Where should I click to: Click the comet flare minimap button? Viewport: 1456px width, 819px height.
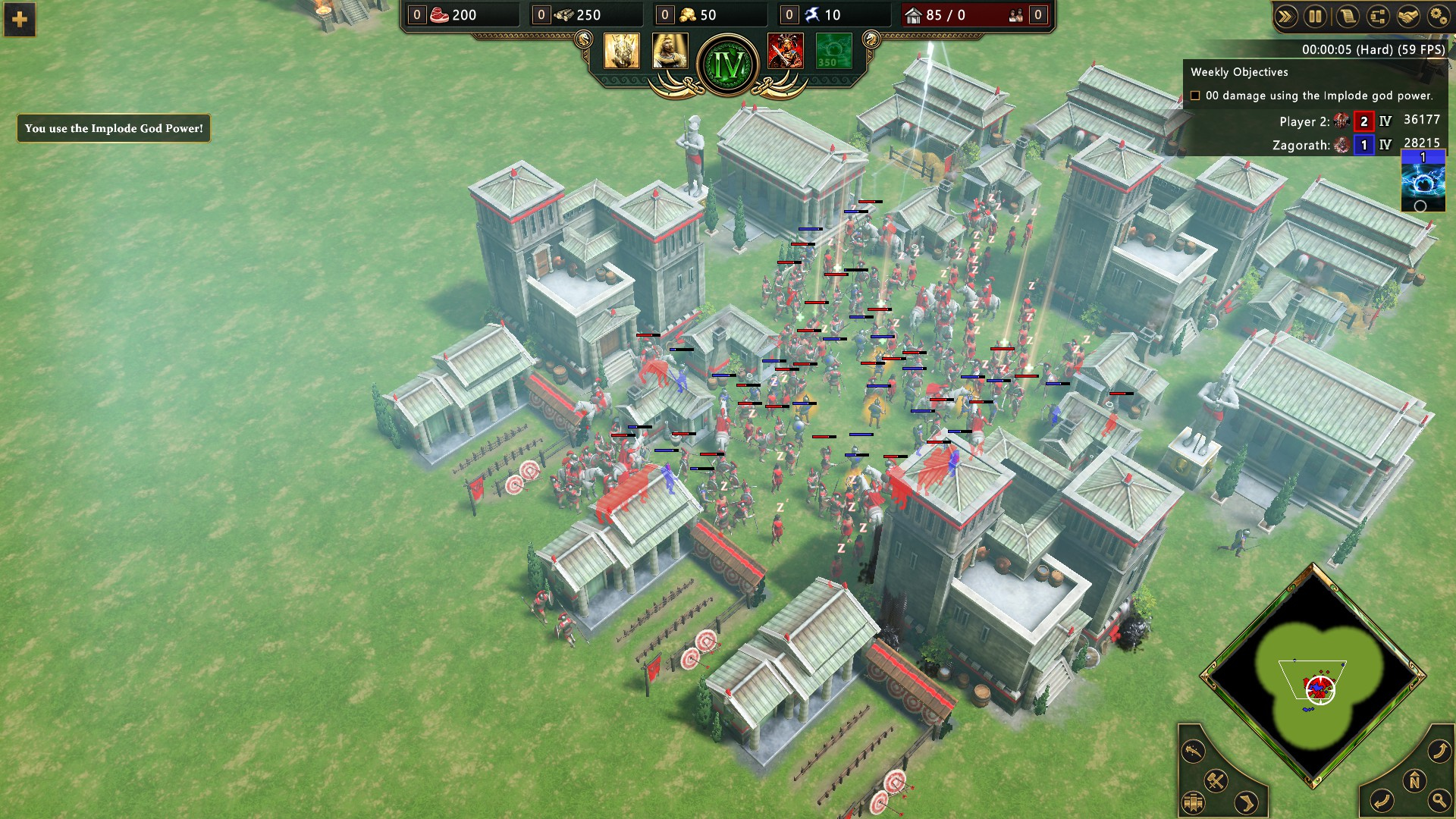pyautogui.click(x=1193, y=752)
